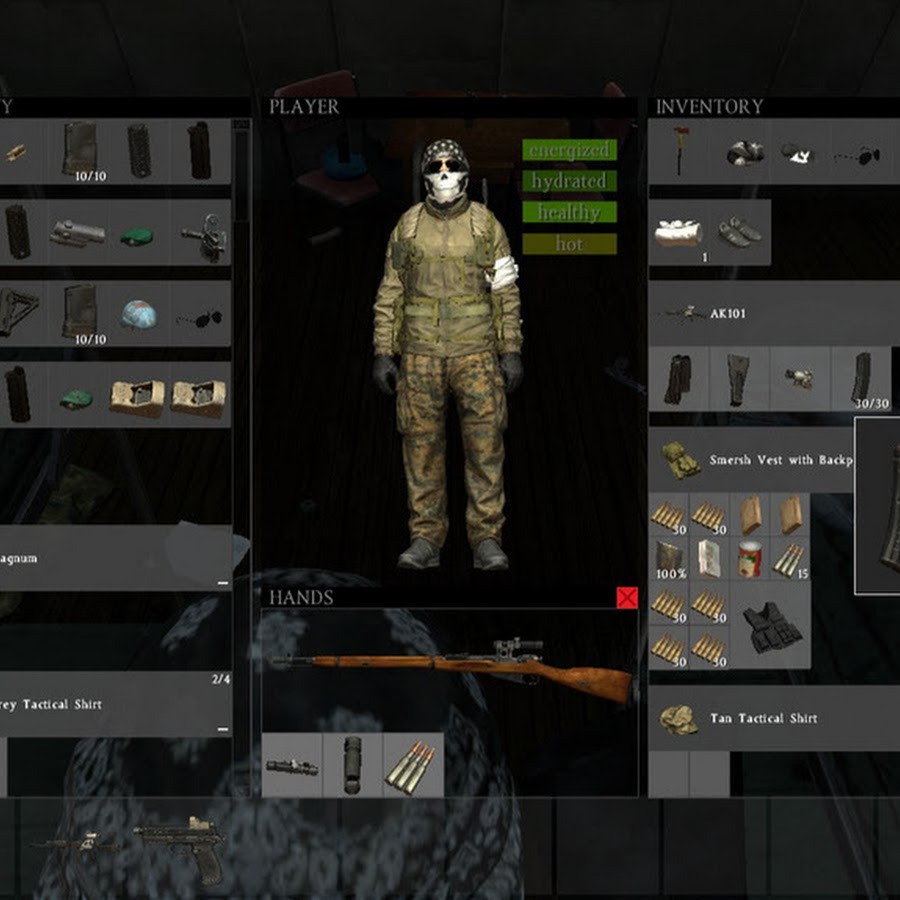Choose the canned food item
900x900 pixels.
[x=749, y=559]
